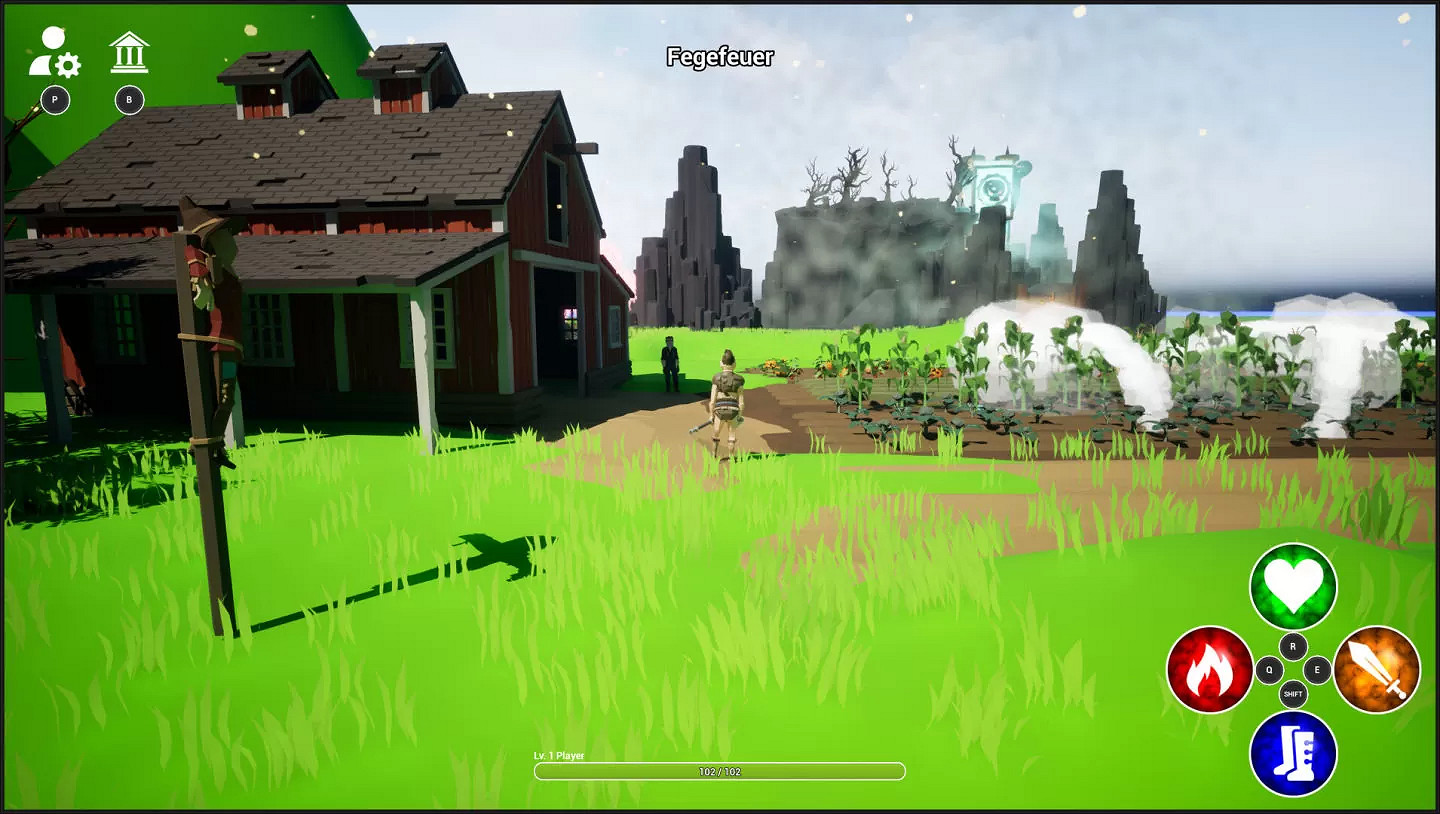
Task: Open the bank building icon
Action: tap(128, 52)
